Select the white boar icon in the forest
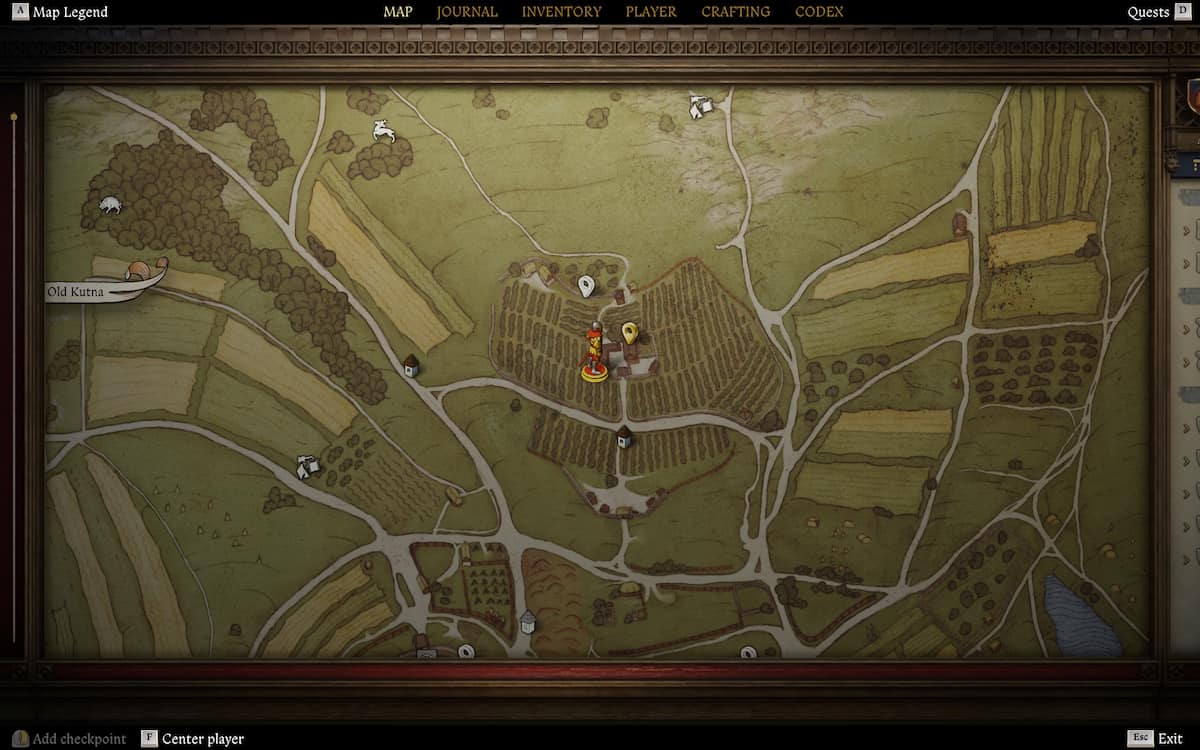This screenshot has width=1200, height=750. coord(109,205)
